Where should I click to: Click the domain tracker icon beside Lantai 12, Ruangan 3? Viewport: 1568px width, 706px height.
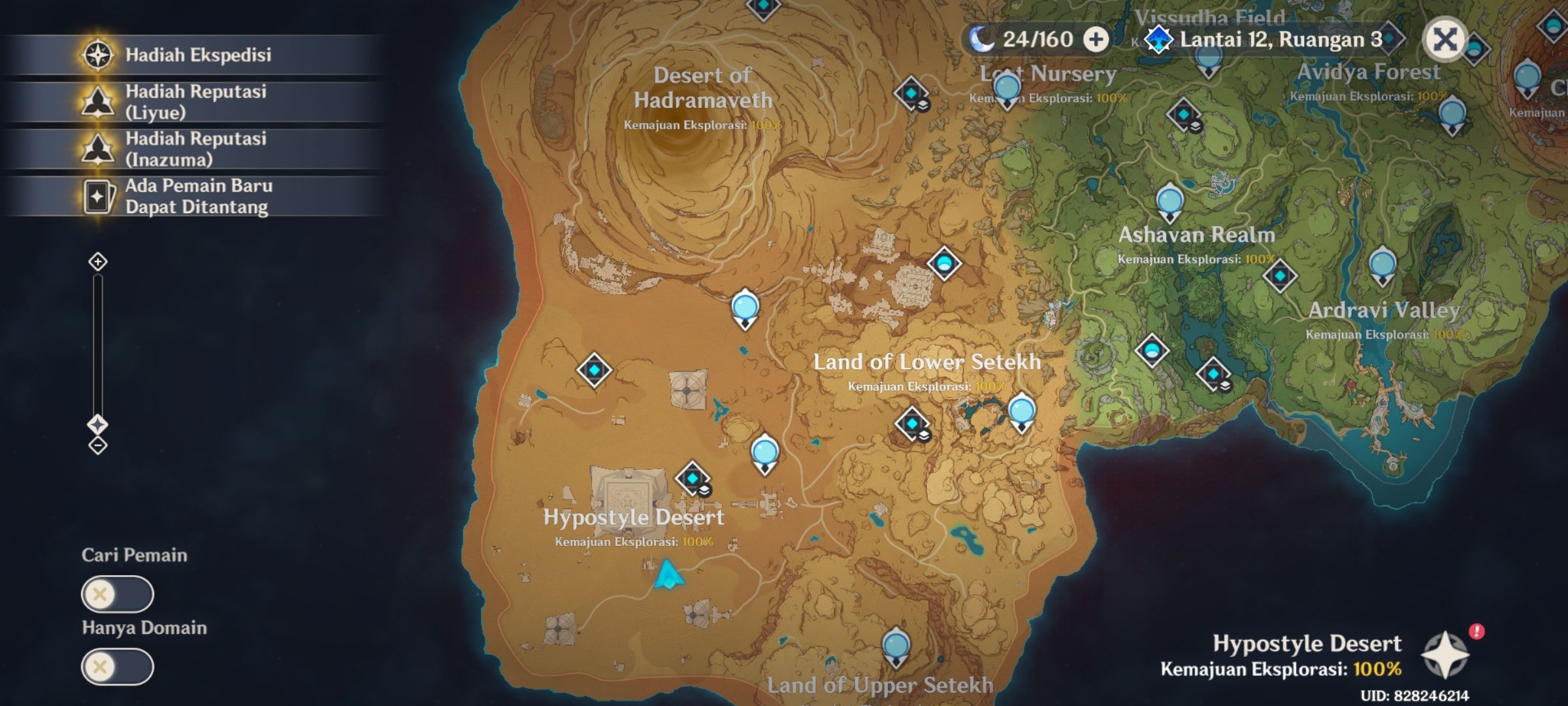click(x=1158, y=41)
